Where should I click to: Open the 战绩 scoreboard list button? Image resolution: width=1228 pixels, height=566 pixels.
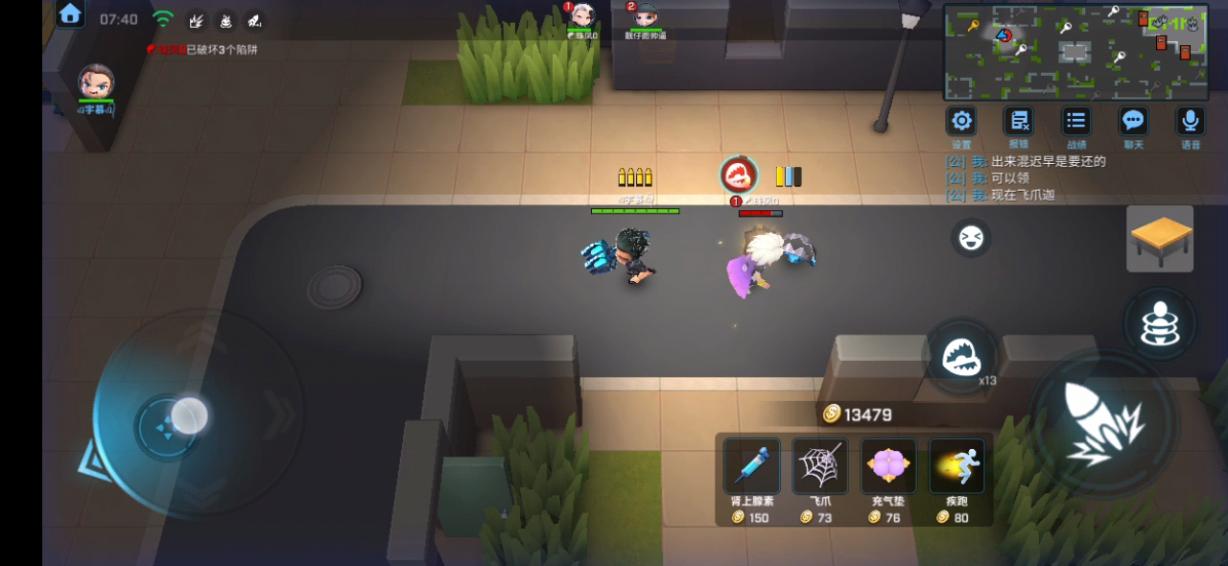[x=1076, y=122]
